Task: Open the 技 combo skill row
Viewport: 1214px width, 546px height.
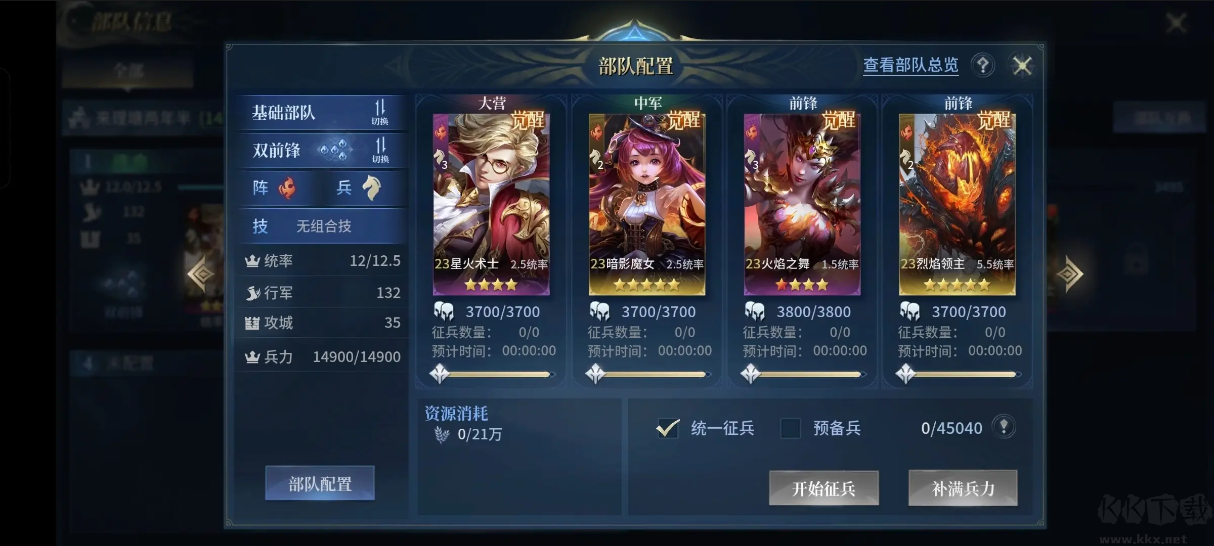Action: [x=322, y=226]
